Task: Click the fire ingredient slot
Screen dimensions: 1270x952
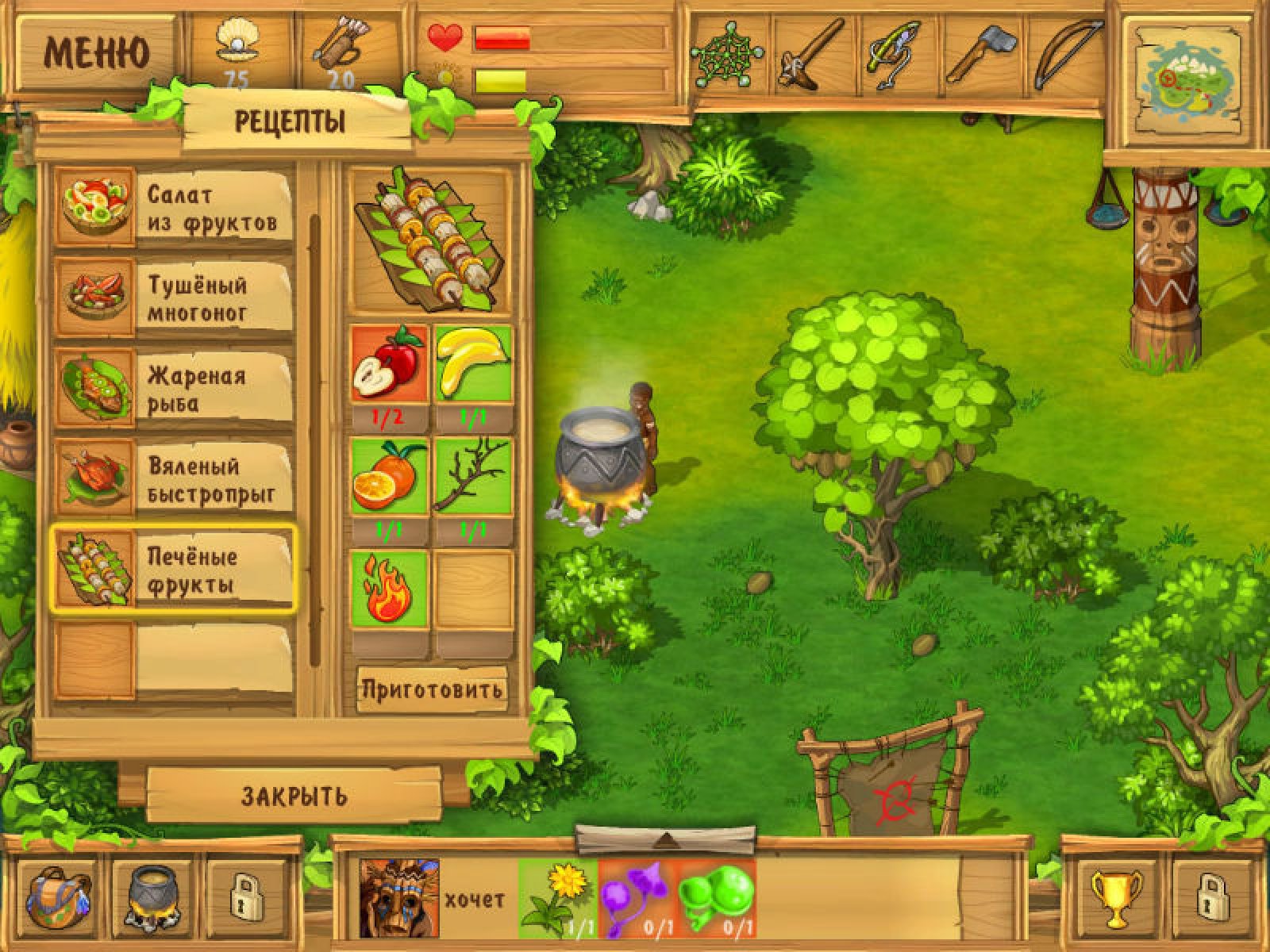Action: 389,590
